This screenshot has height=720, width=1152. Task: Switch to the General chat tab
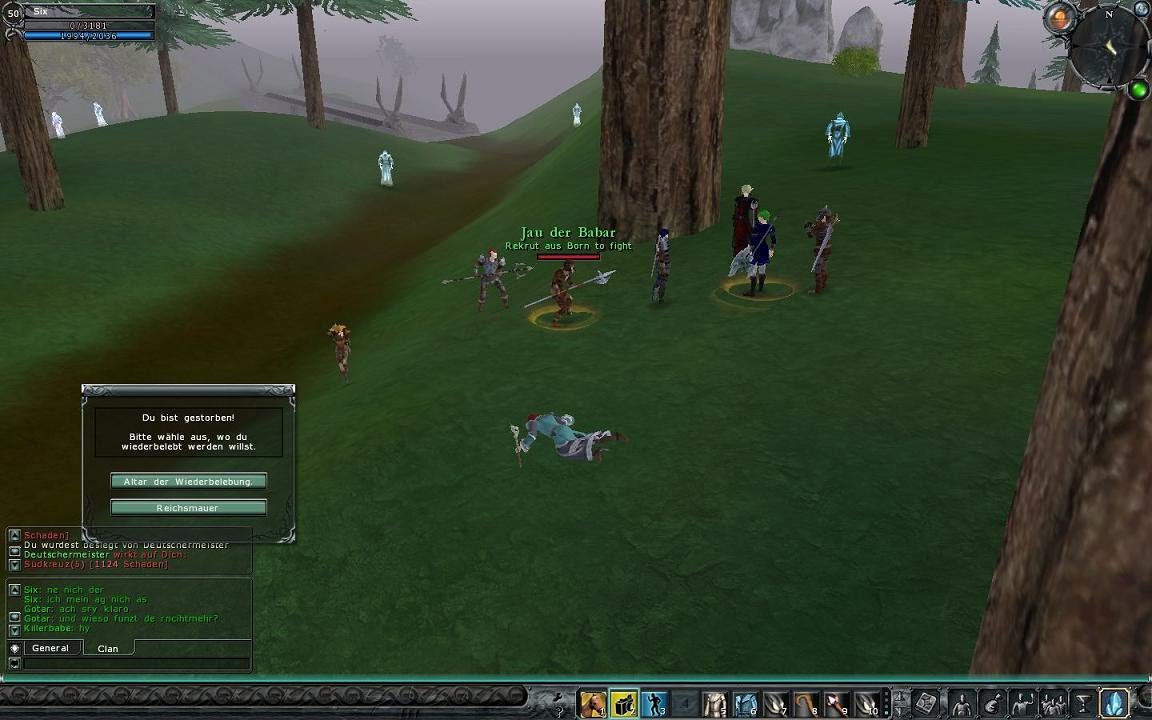tap(50, 648)
